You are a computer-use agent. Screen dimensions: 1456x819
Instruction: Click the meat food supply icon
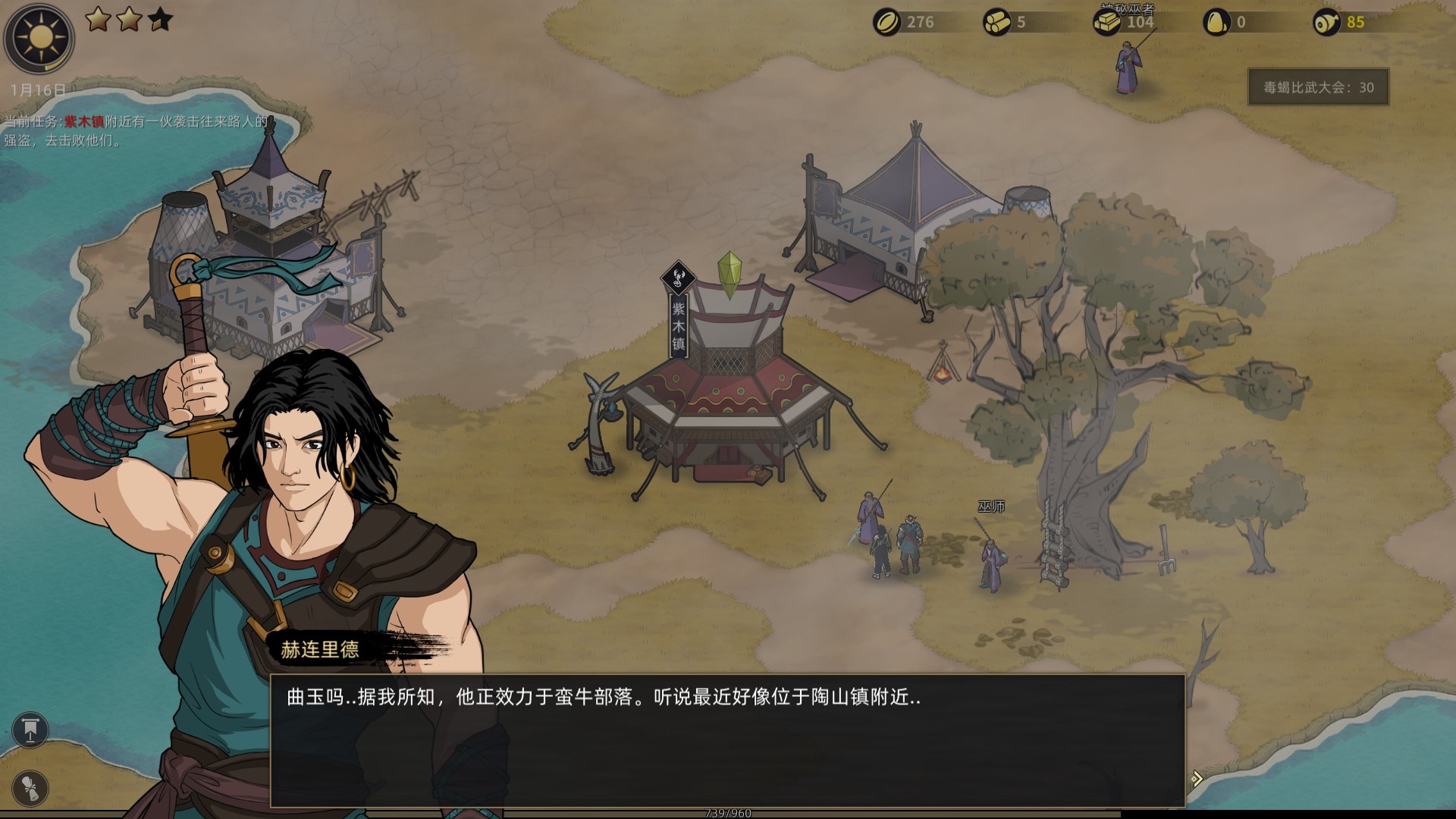coord(1326,22)
